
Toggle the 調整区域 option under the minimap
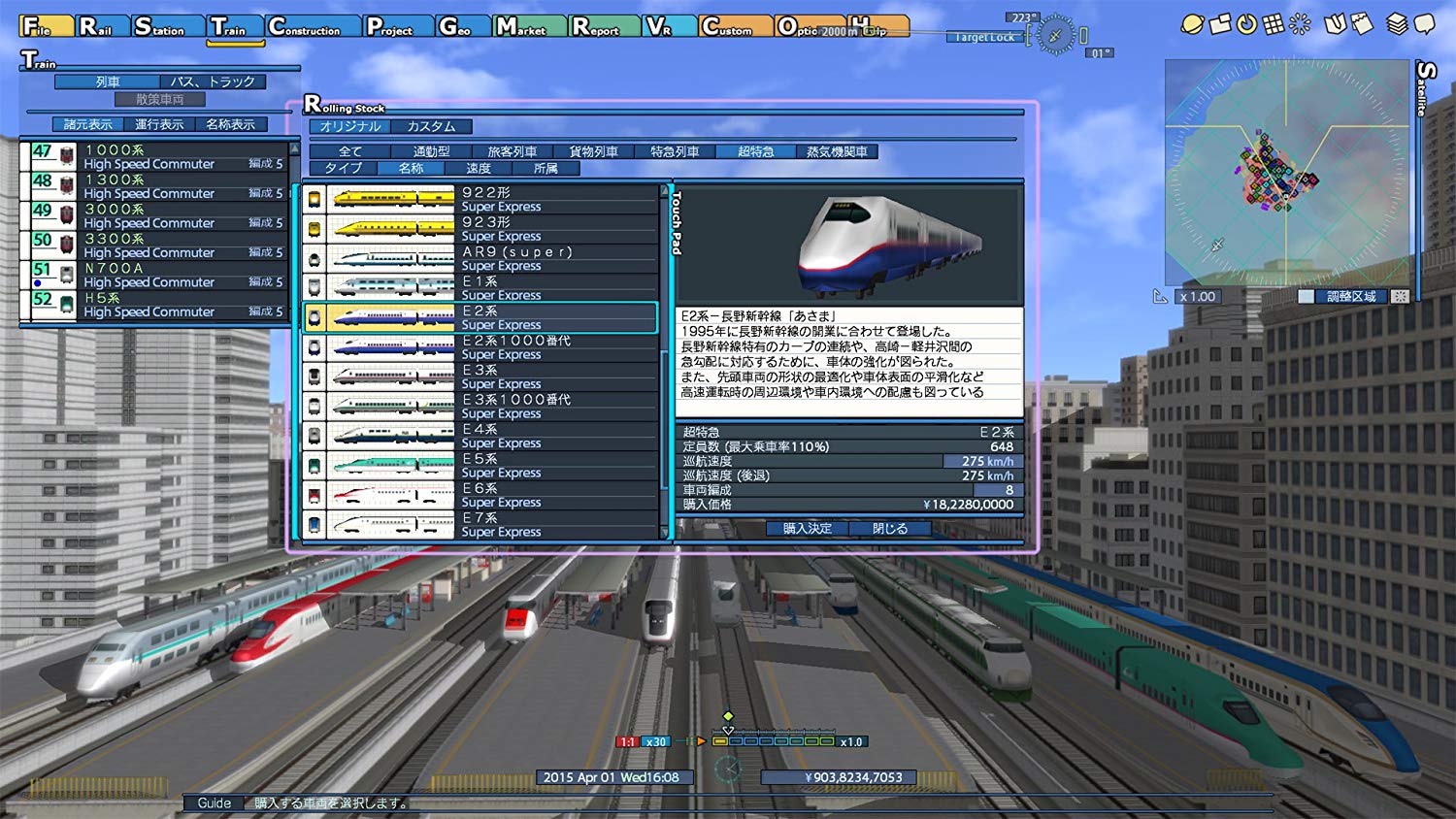point(1351,297)
